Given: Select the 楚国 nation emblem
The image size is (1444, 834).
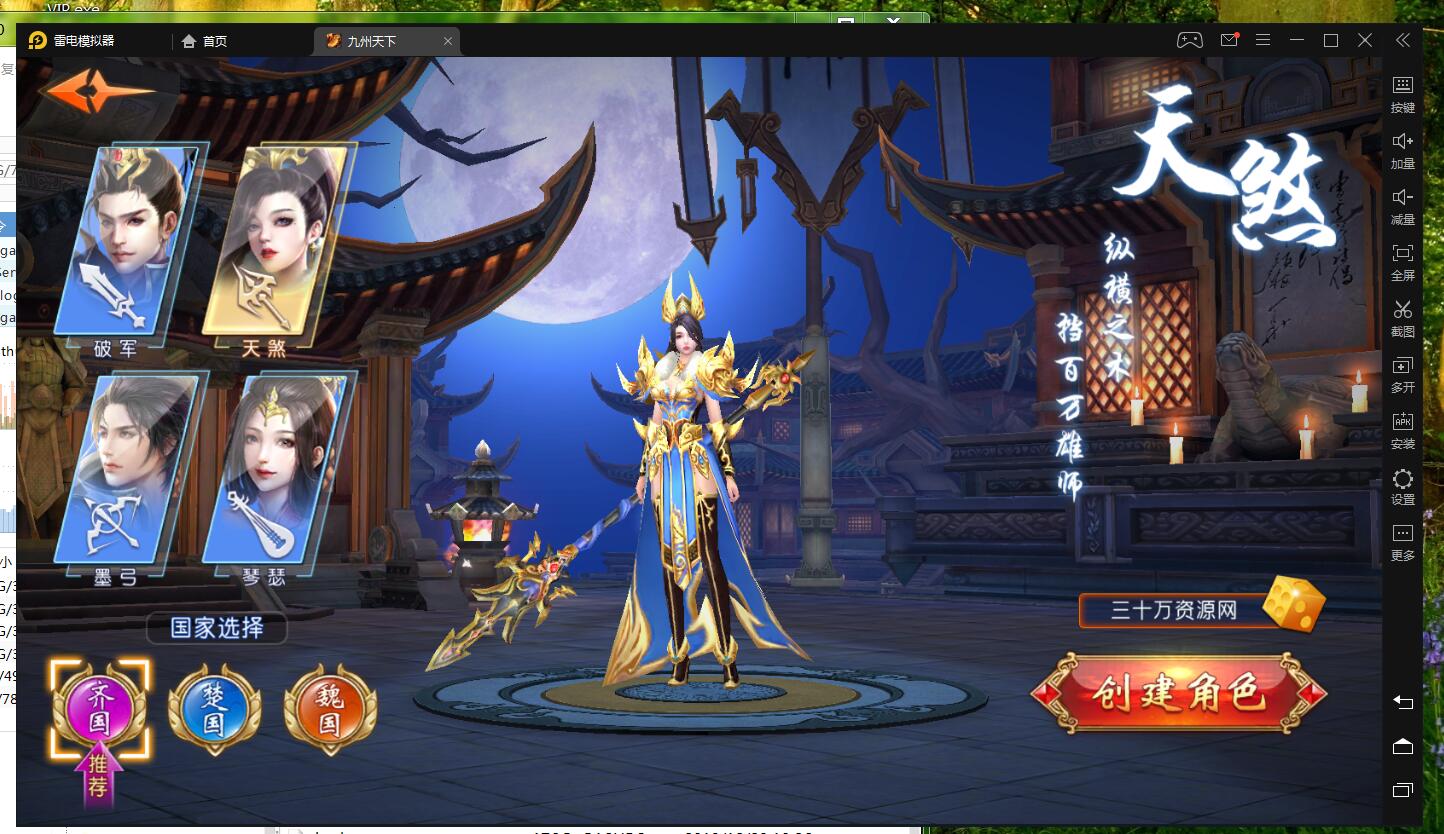Looking at the screenshot, I should 214,709.
